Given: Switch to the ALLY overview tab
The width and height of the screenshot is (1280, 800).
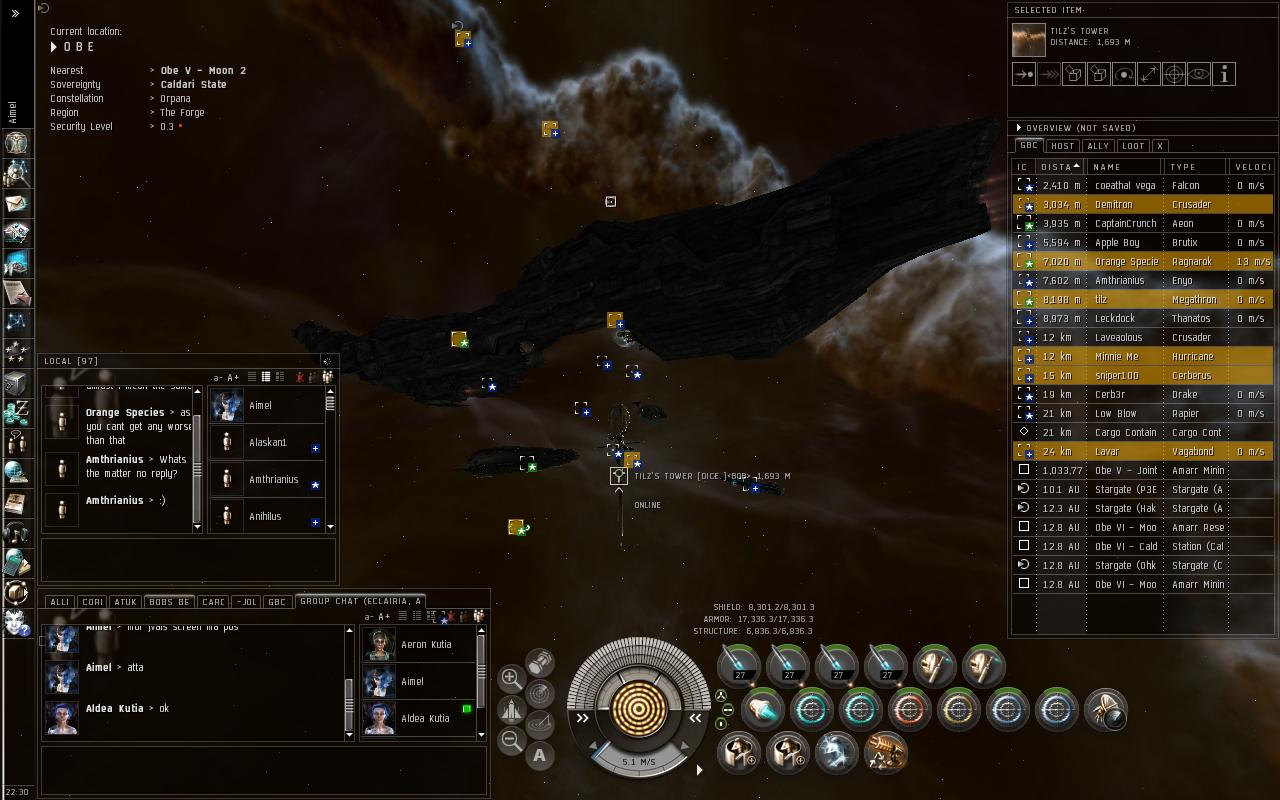Looking at the screenshot, I should 1098,146.
